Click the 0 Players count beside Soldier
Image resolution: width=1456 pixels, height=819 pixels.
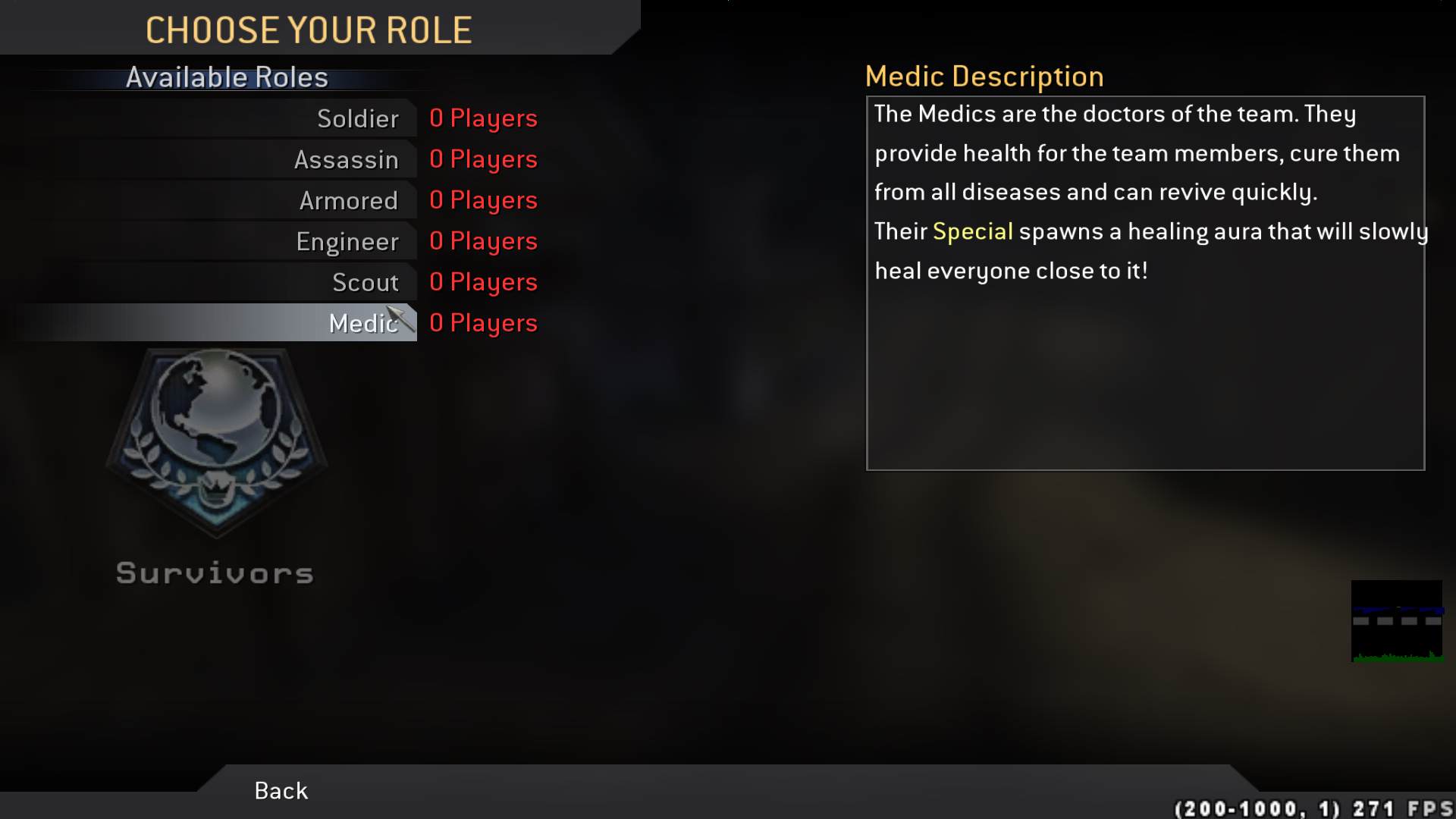(x=483, y=118)
